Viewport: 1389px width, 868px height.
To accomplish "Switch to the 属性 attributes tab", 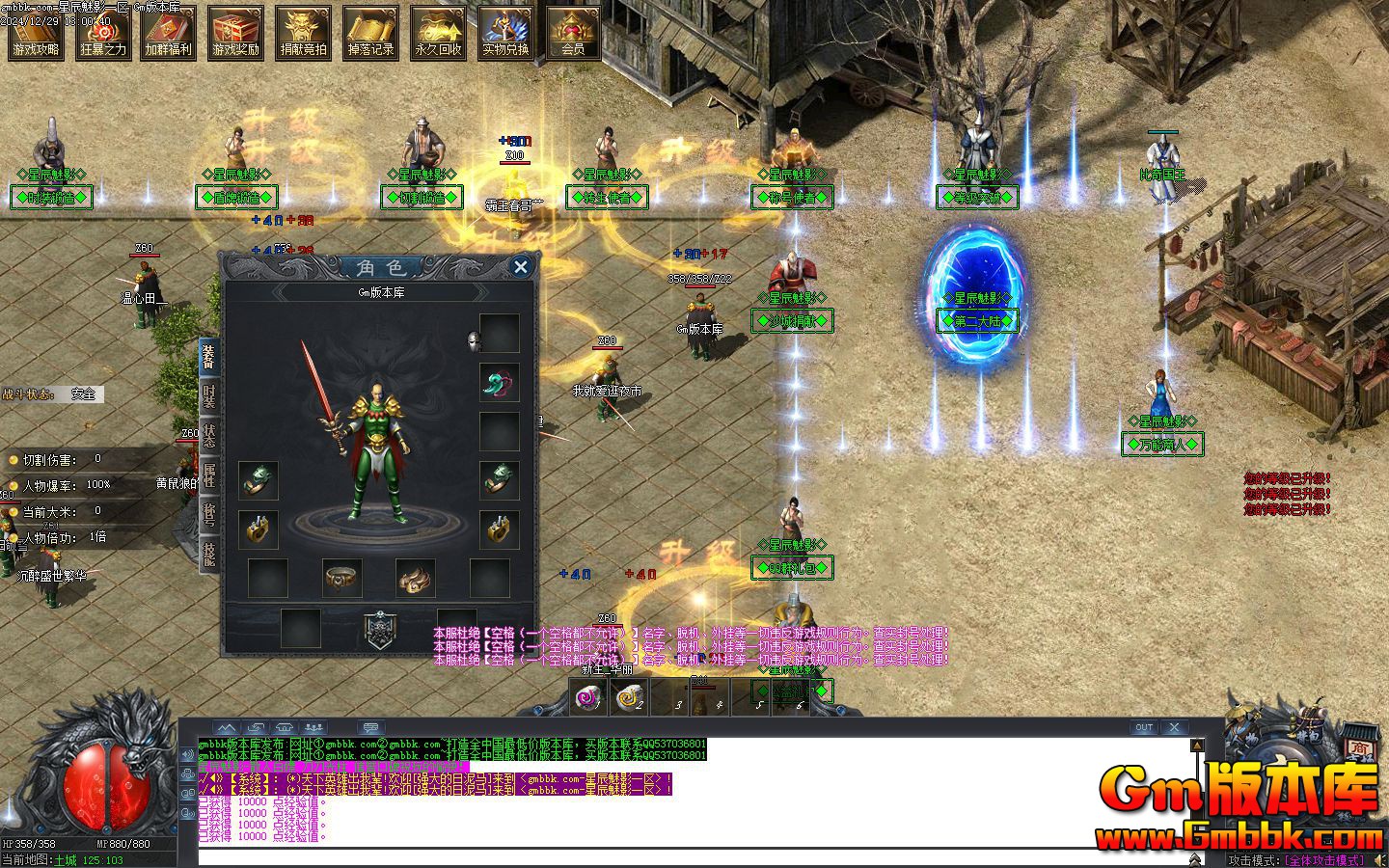I will pos(209,475).
